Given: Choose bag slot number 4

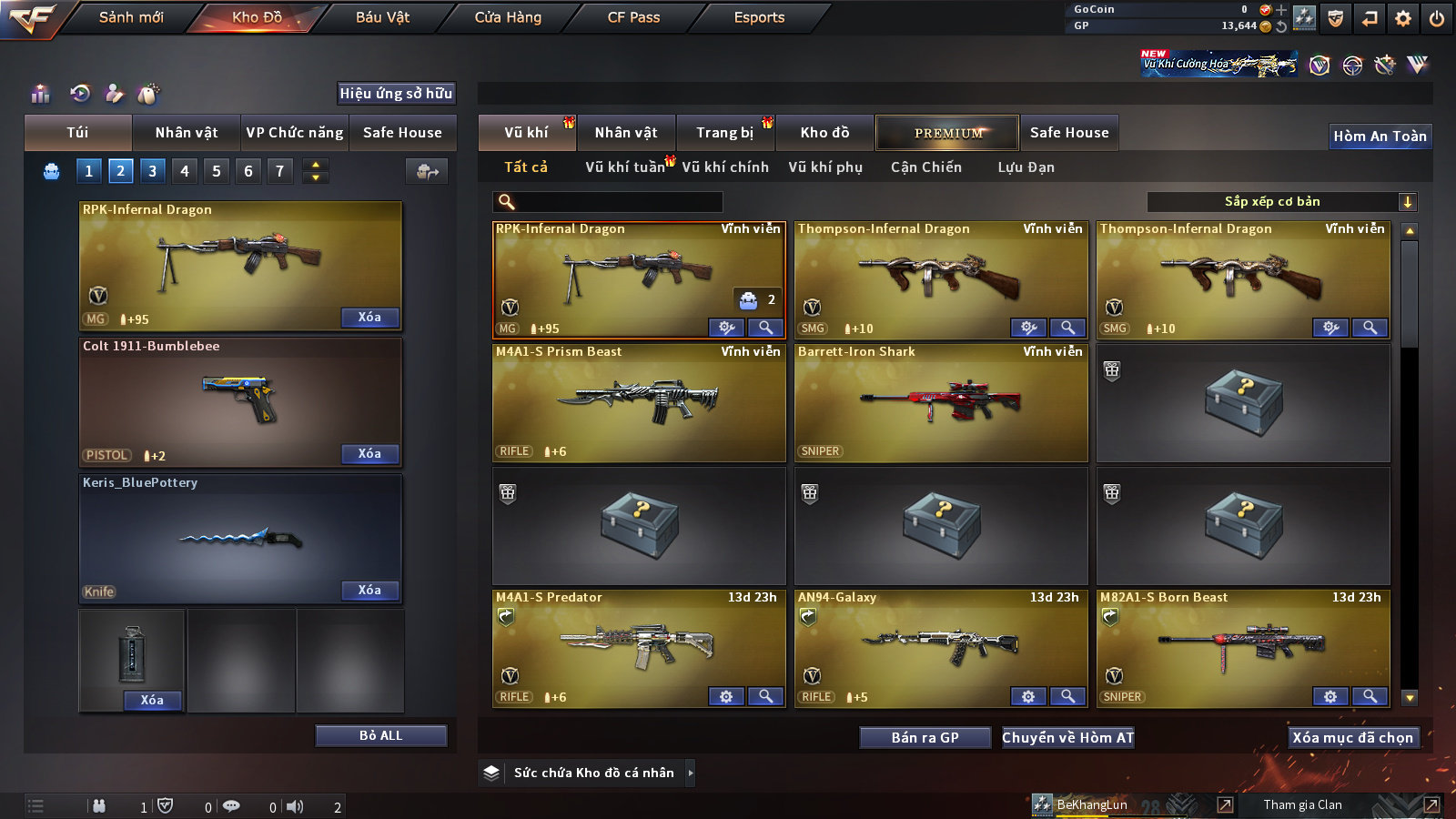Looking at the screenshot, I should pyautogui.click(x=185, y=171).
